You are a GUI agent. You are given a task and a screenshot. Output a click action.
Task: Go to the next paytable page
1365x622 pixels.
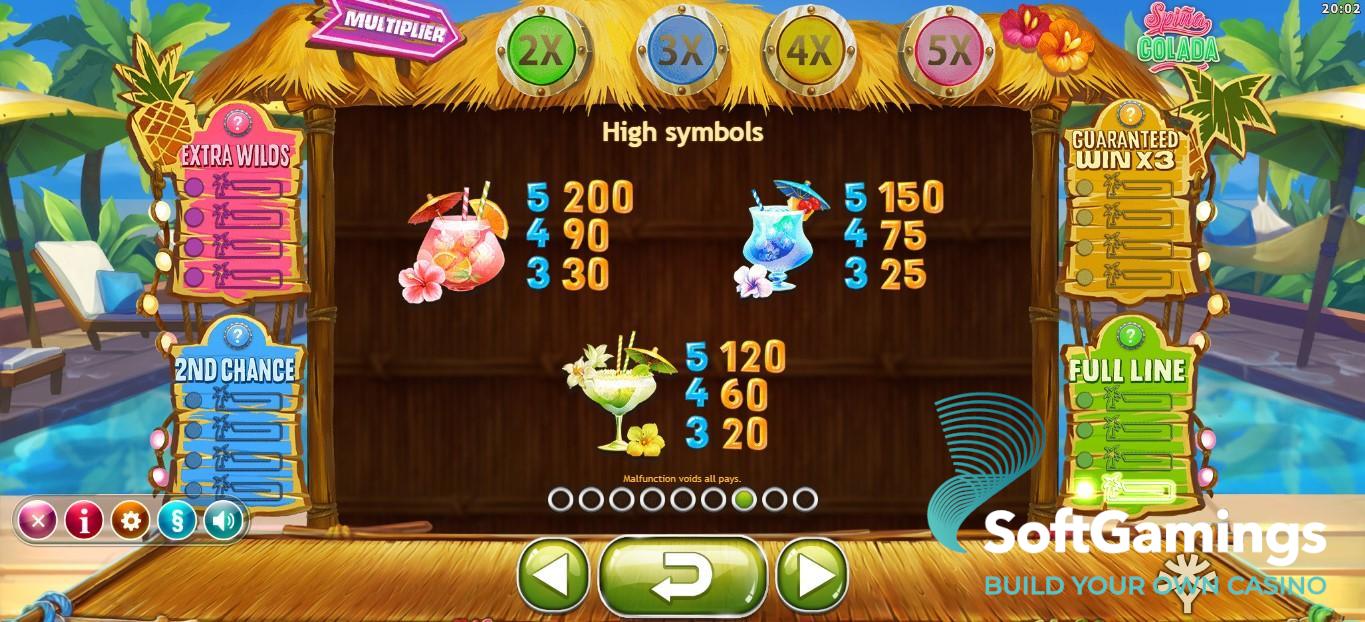811,575
